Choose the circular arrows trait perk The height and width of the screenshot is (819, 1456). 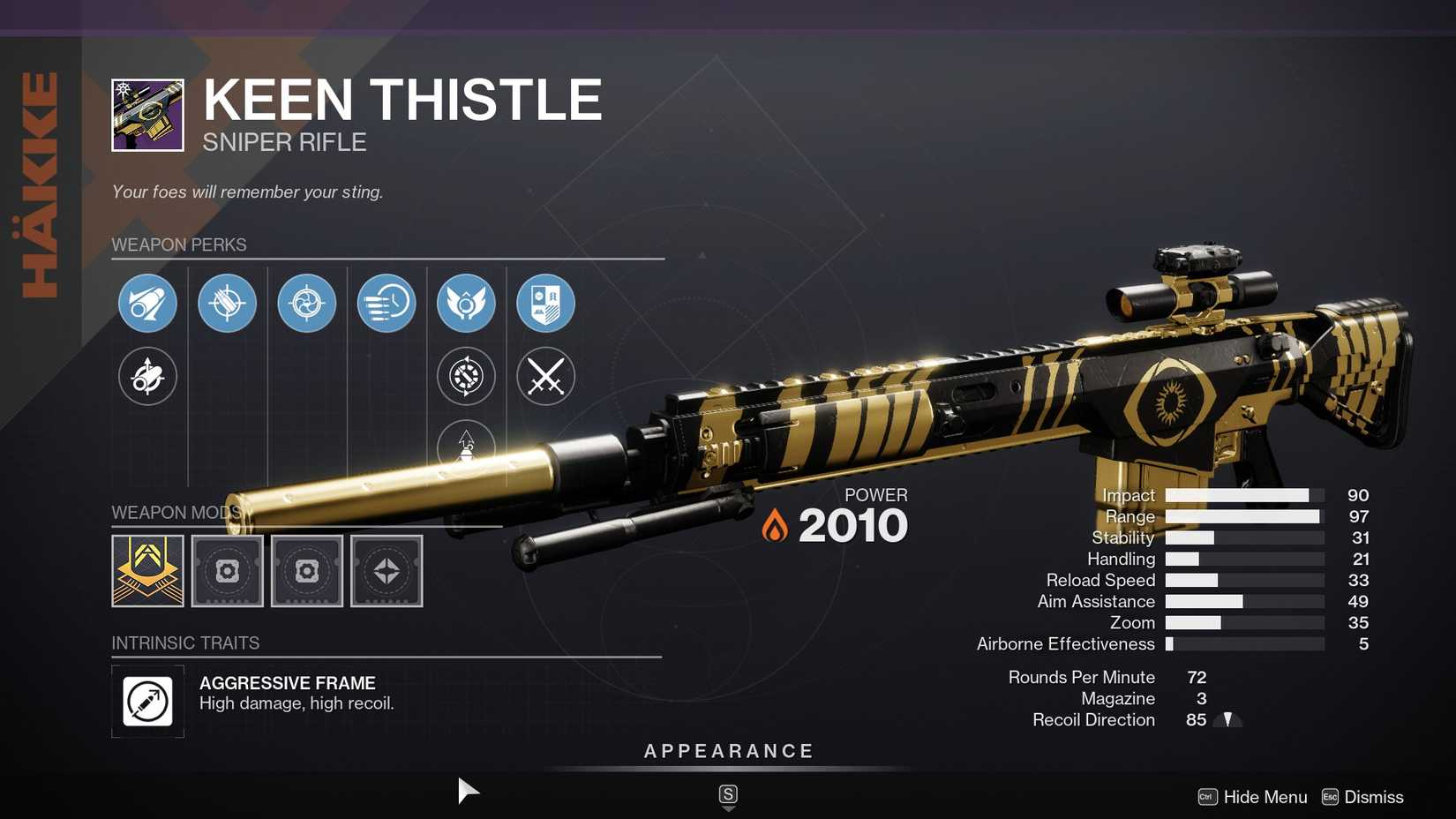(466, 376)
